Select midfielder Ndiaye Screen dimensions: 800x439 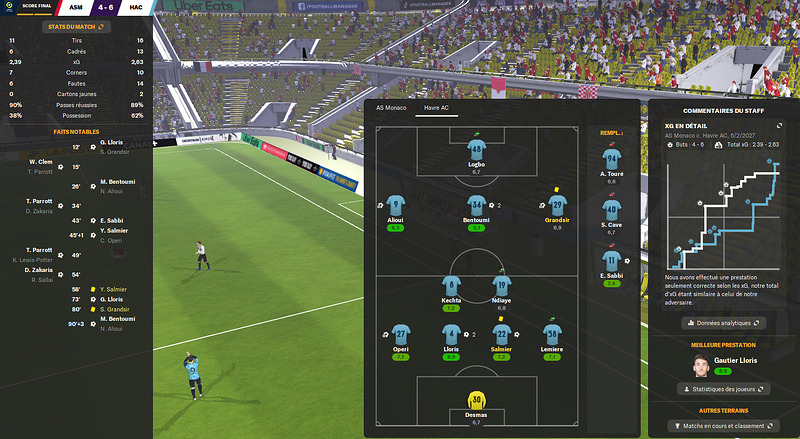(503, 286)
